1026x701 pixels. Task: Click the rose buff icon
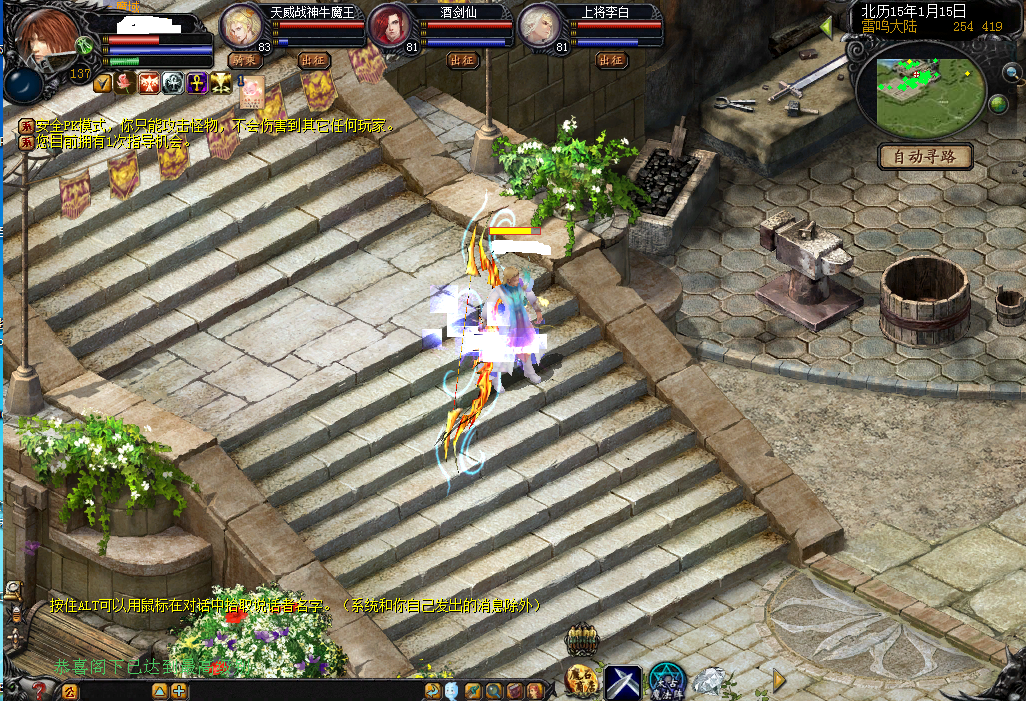(125, 84)
